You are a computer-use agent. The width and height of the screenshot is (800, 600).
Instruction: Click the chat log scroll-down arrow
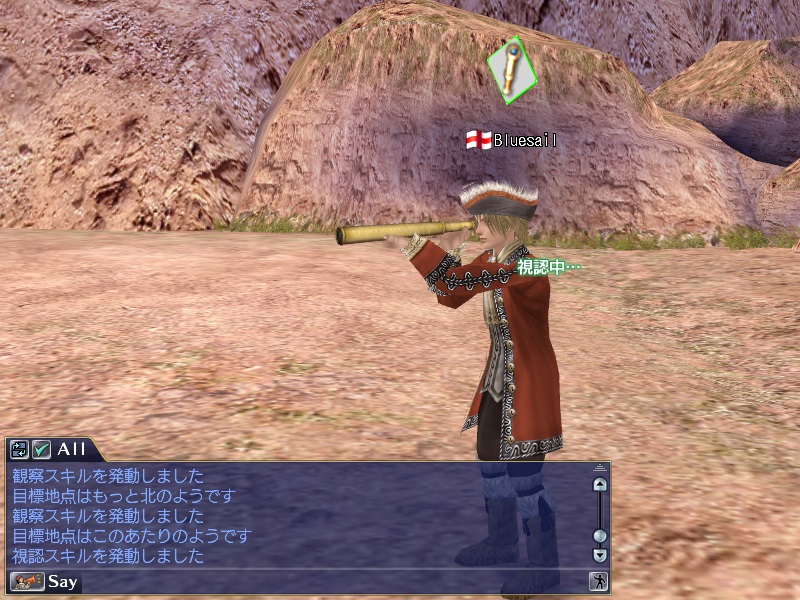(600, 555)
